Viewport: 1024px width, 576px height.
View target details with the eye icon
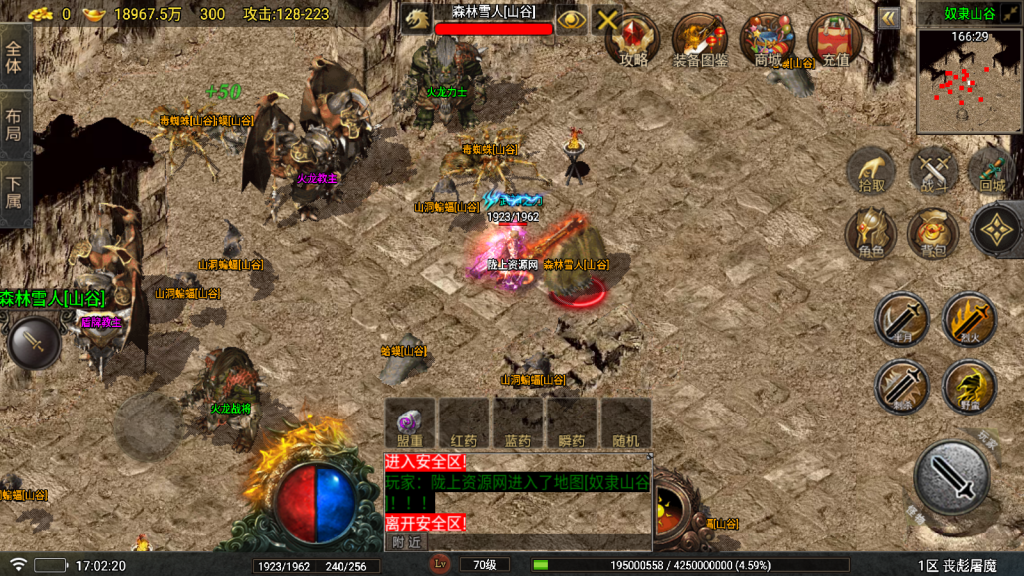pos(571,19)
